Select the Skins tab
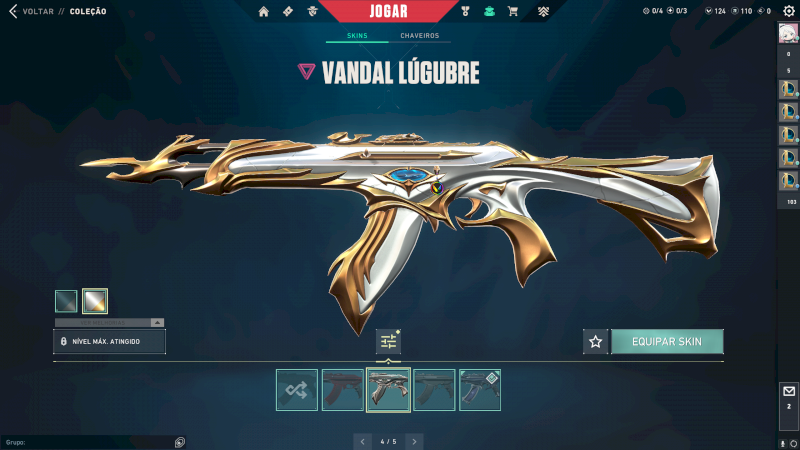This screenshot has height=450, width=800. (357, 36)
